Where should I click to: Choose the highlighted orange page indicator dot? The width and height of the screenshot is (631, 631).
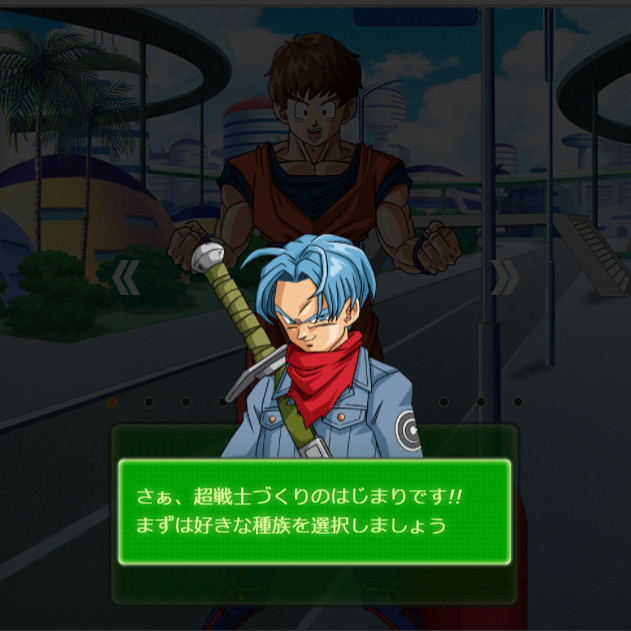point(112,402)
